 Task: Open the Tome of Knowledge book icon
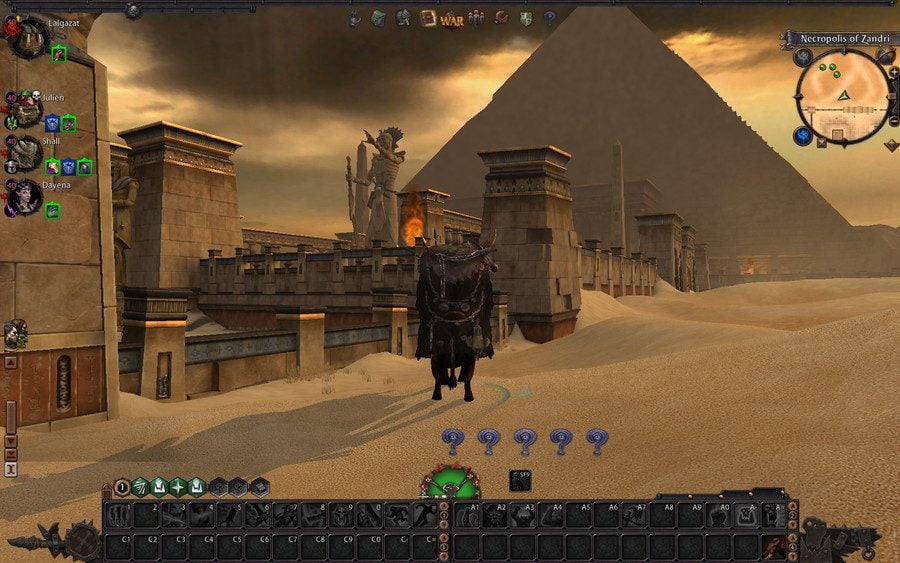428,18
